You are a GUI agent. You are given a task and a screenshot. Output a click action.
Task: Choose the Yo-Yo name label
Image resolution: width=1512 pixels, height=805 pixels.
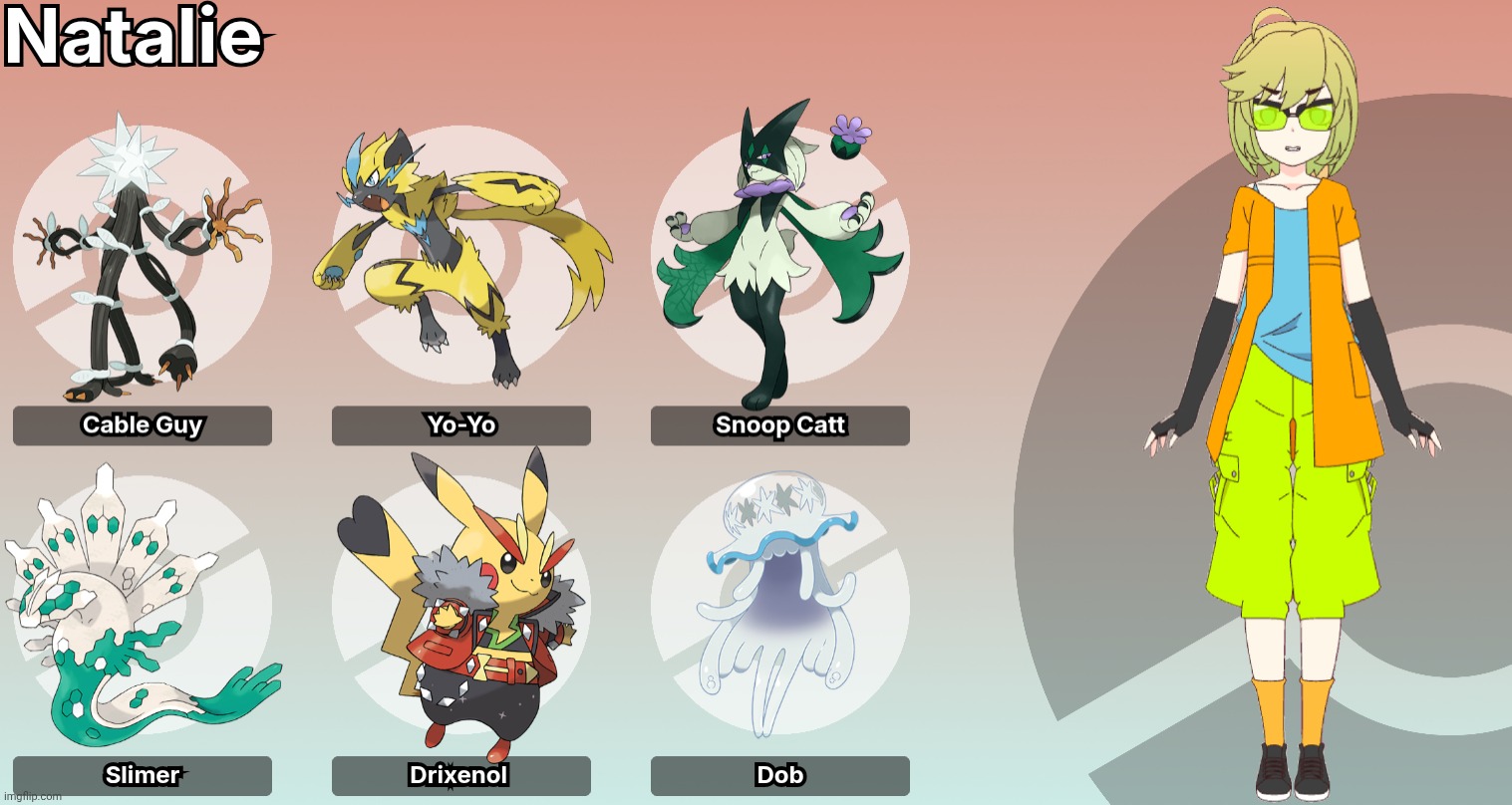460,425
